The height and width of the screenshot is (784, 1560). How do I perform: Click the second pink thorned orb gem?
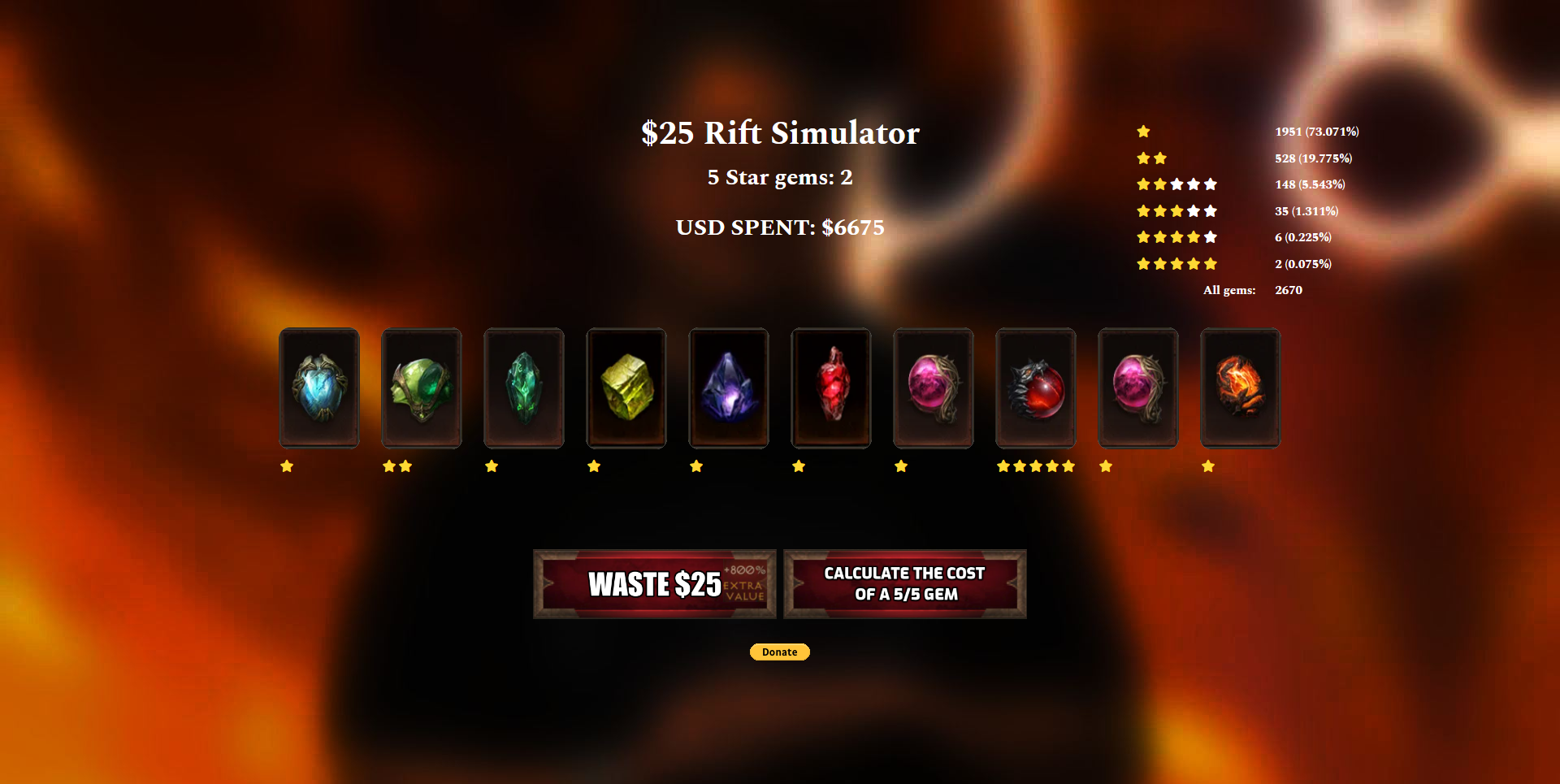tap(1137, 387)
